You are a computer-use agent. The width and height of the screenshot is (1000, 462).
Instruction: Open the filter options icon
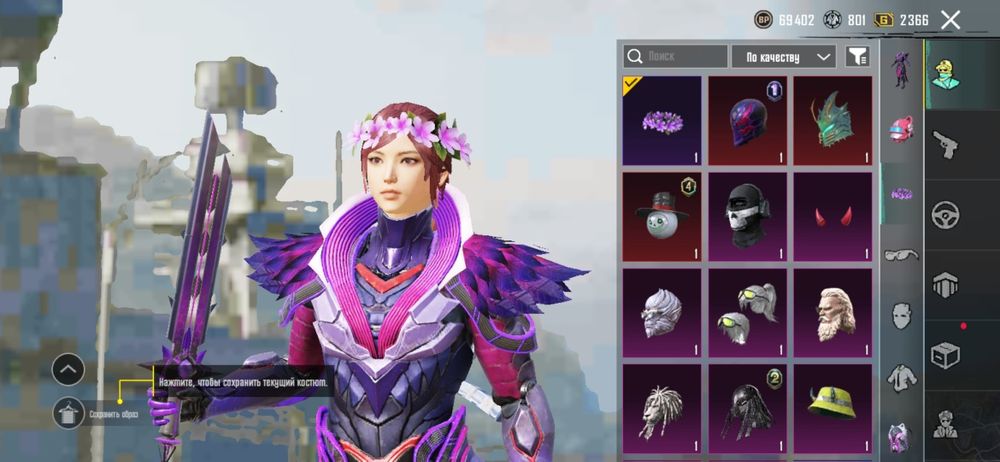(x=857, y=57)
